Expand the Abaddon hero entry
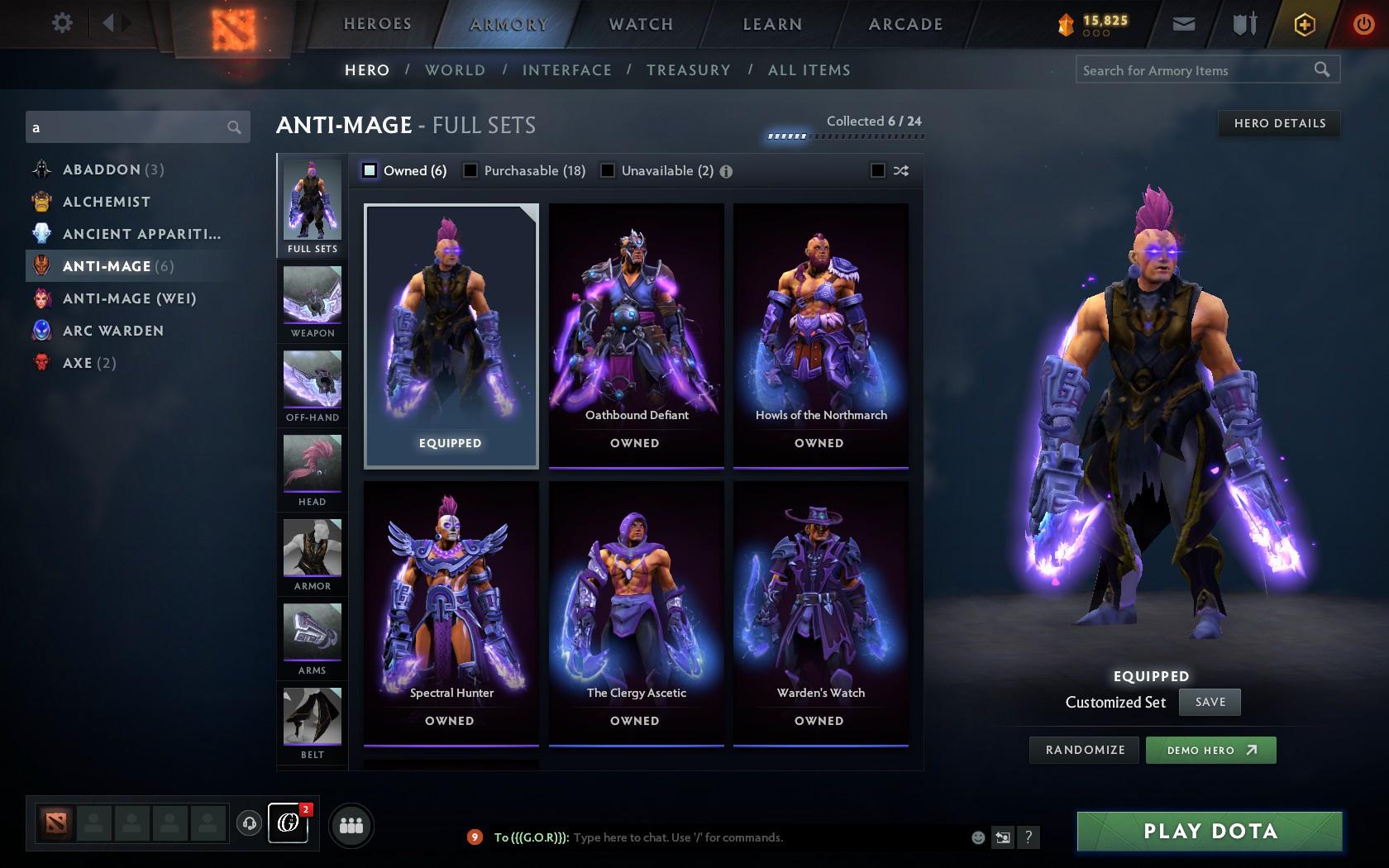1389x868 pixels. tap(112, 169)
